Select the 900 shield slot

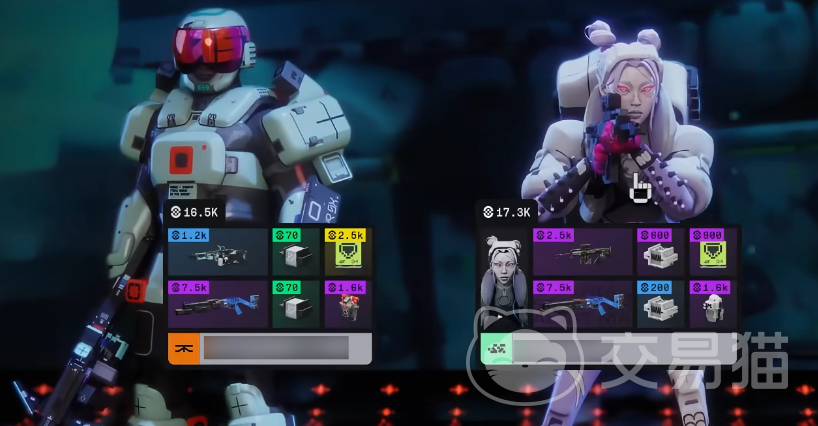click(x=713, y=252)
